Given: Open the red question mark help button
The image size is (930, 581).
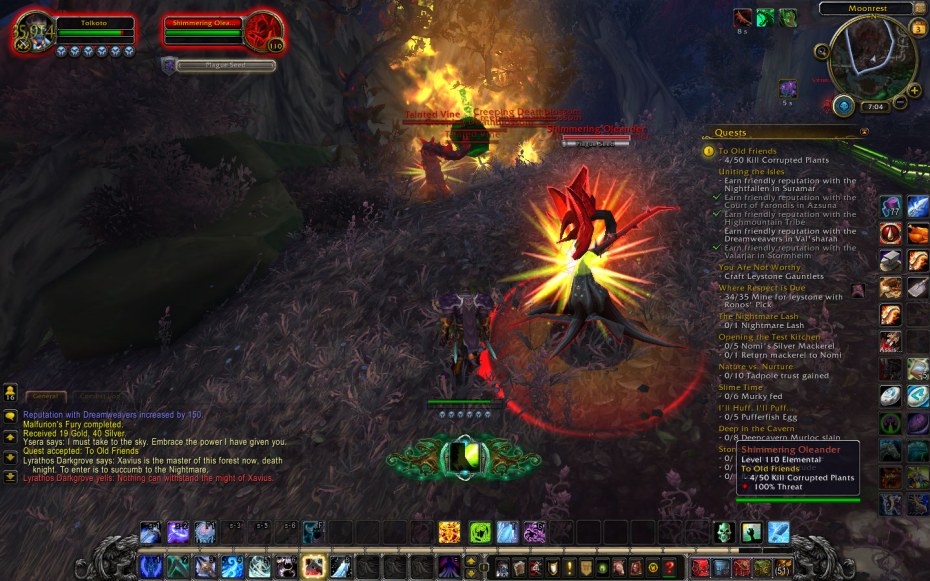Looking at the screenshot, I should [x=668, y=568].
